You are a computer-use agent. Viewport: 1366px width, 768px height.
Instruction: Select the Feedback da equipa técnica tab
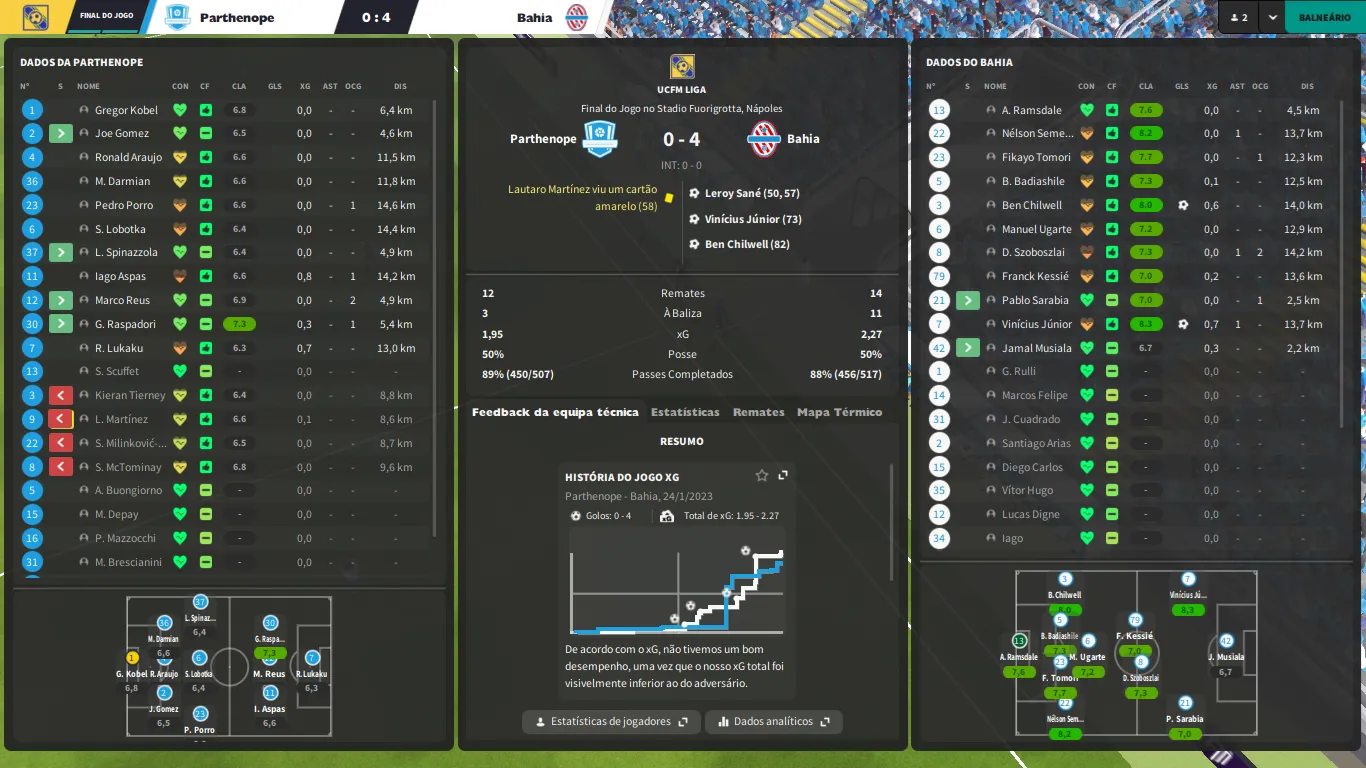(555, 412)
